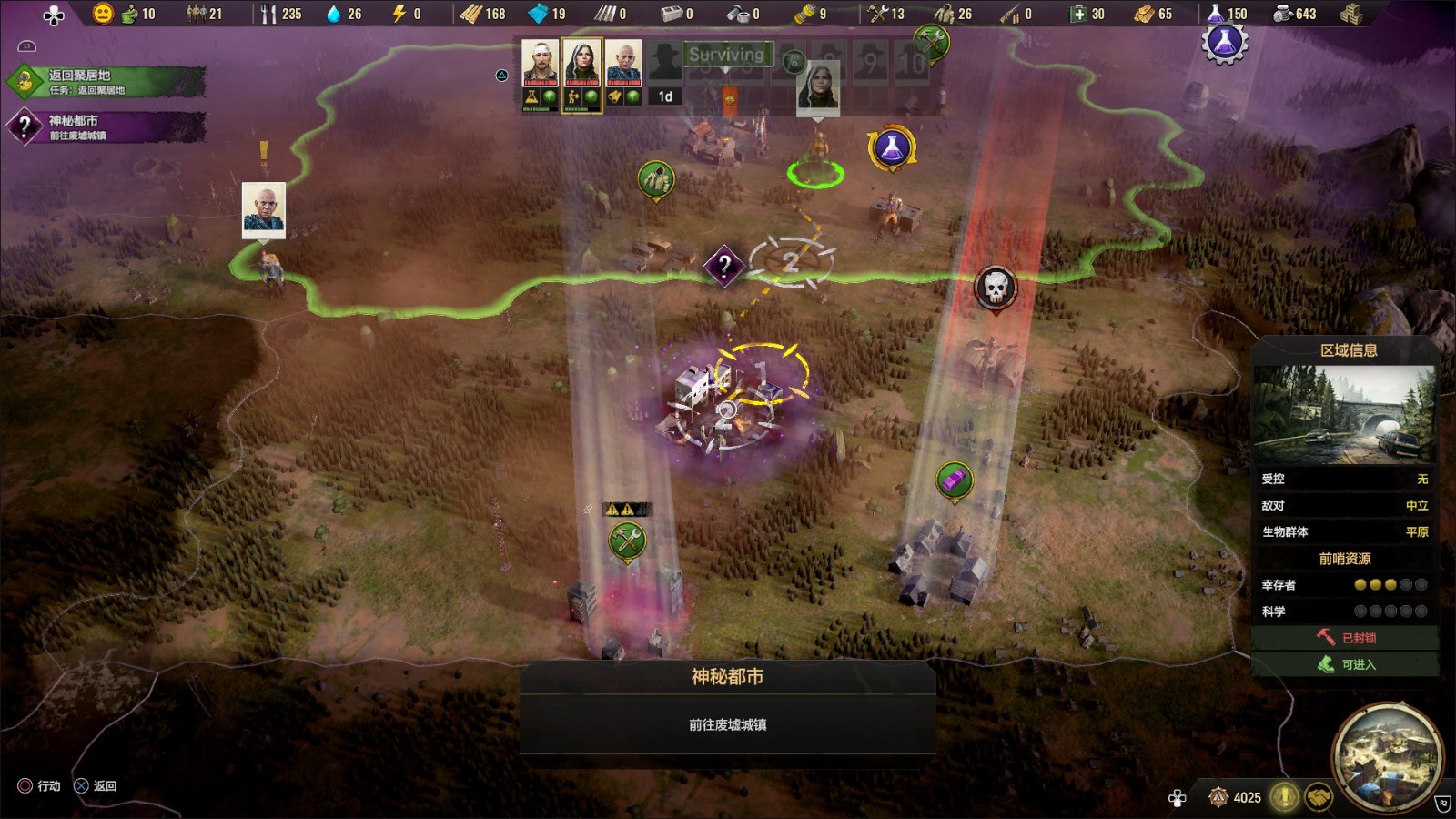1456x819 pixels.
Task: Select the hammer and wrench marker under warning signs
Action: pyautogui.click(x=627, y=541)
